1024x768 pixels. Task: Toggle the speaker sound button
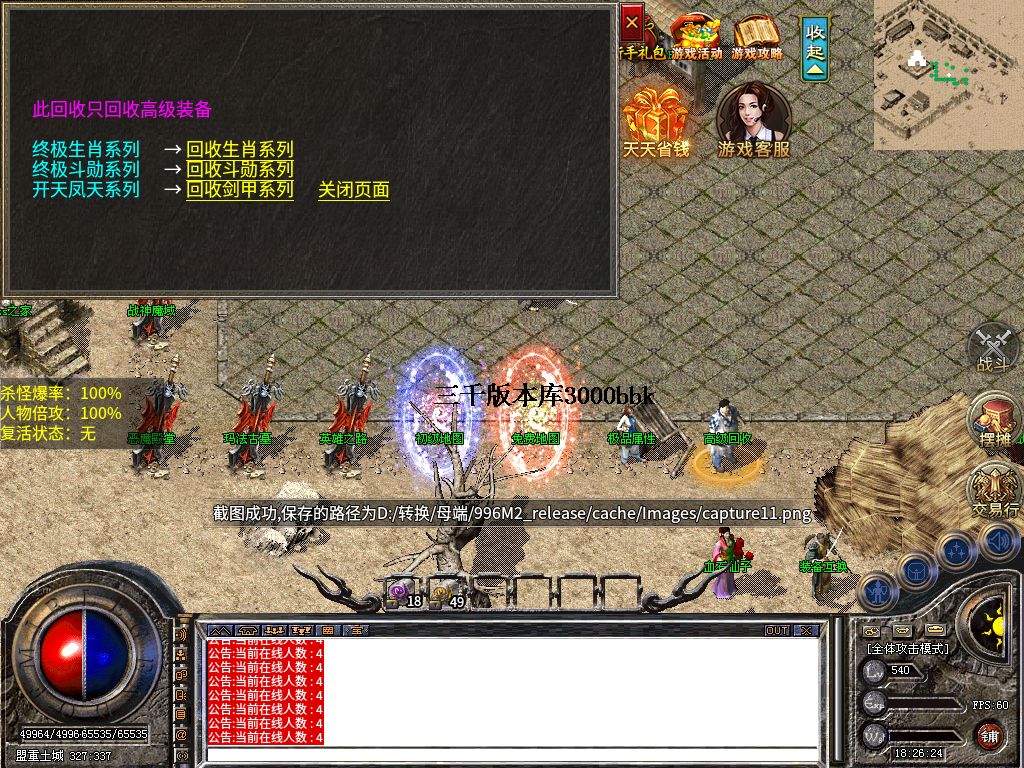pyautogui.click(x=998, y=541)
